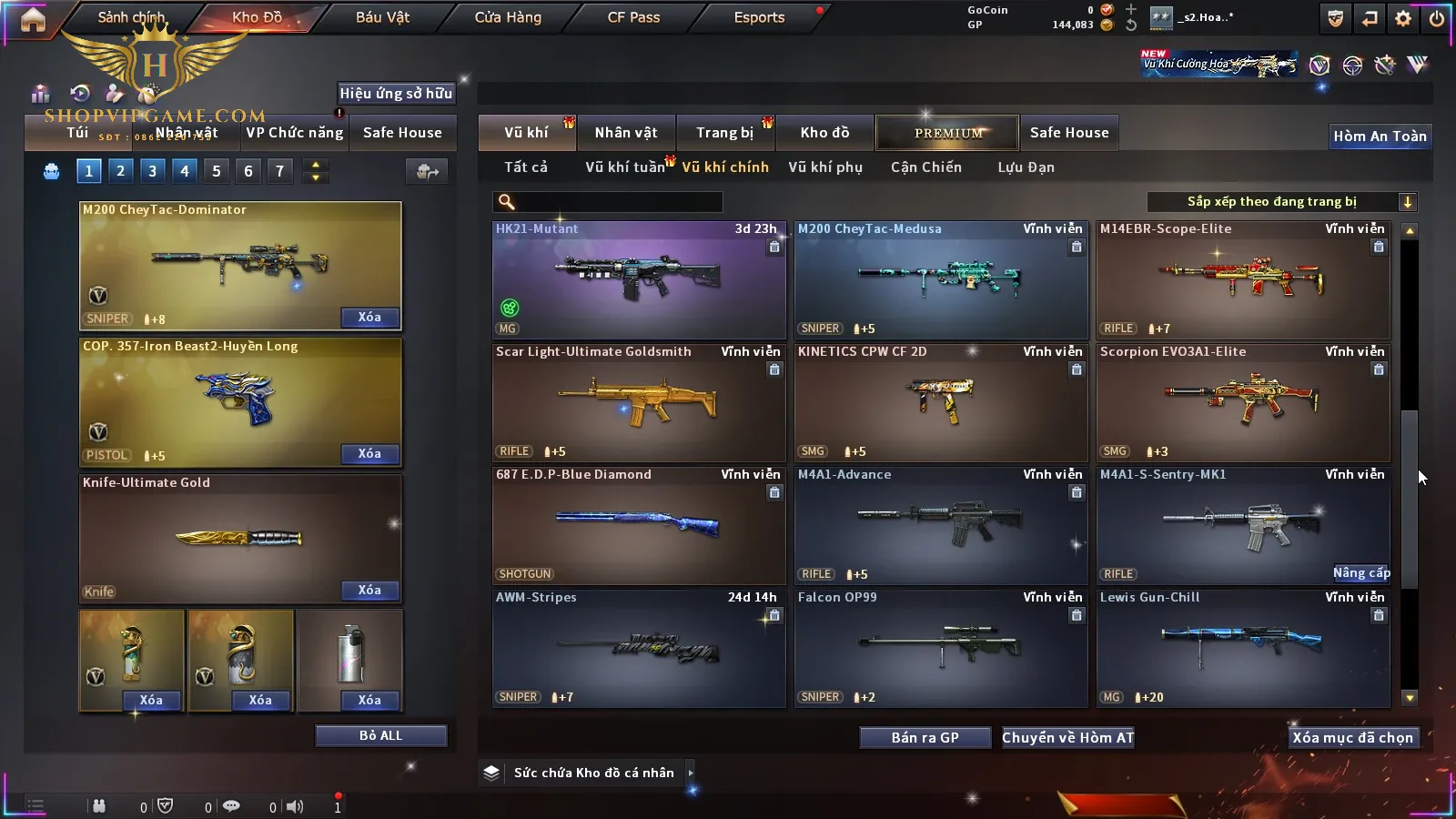Click the Bán ra GP button

tap(925, 738)
